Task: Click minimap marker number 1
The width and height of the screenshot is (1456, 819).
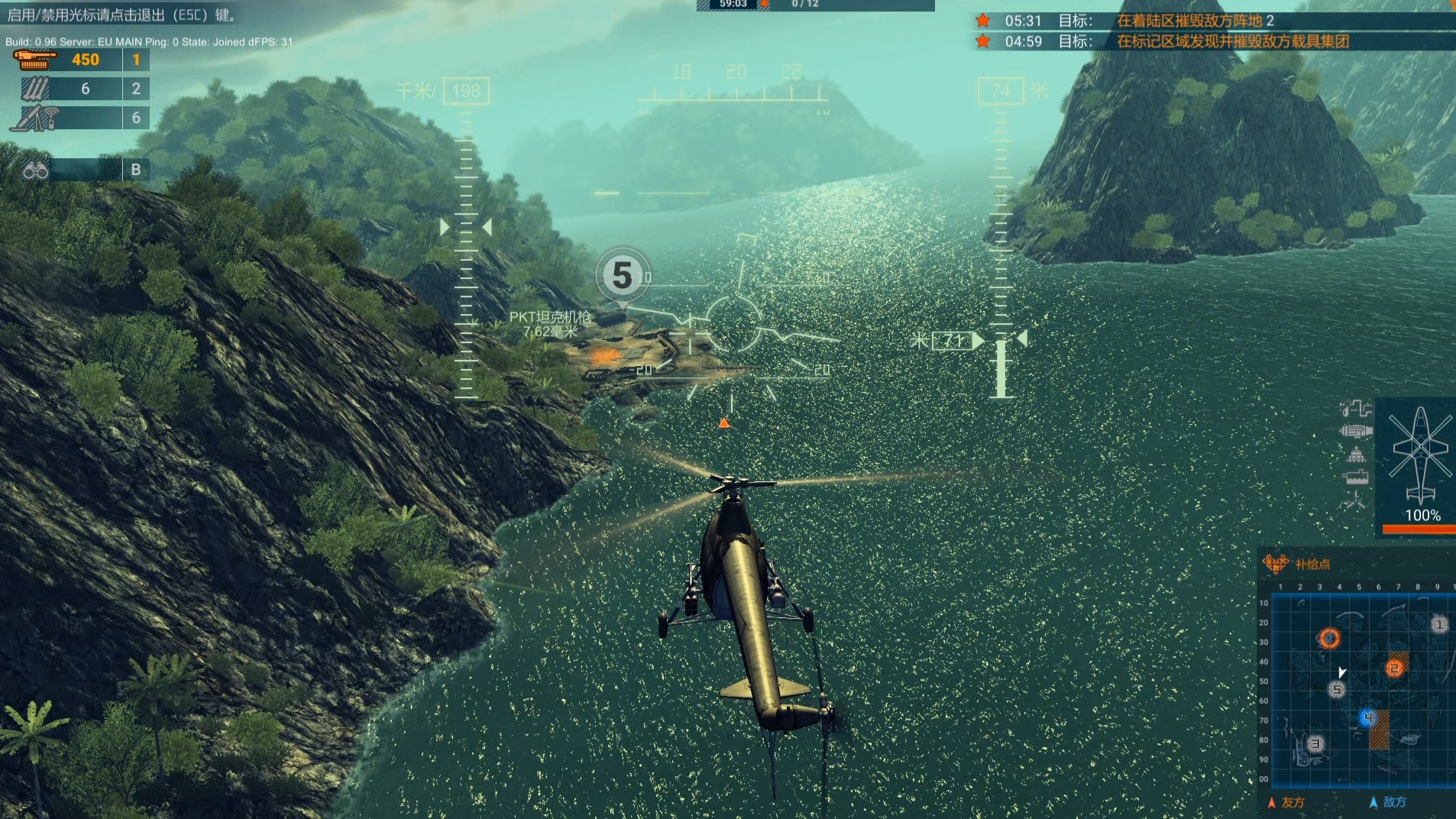Action: (x=1439, y=625)
